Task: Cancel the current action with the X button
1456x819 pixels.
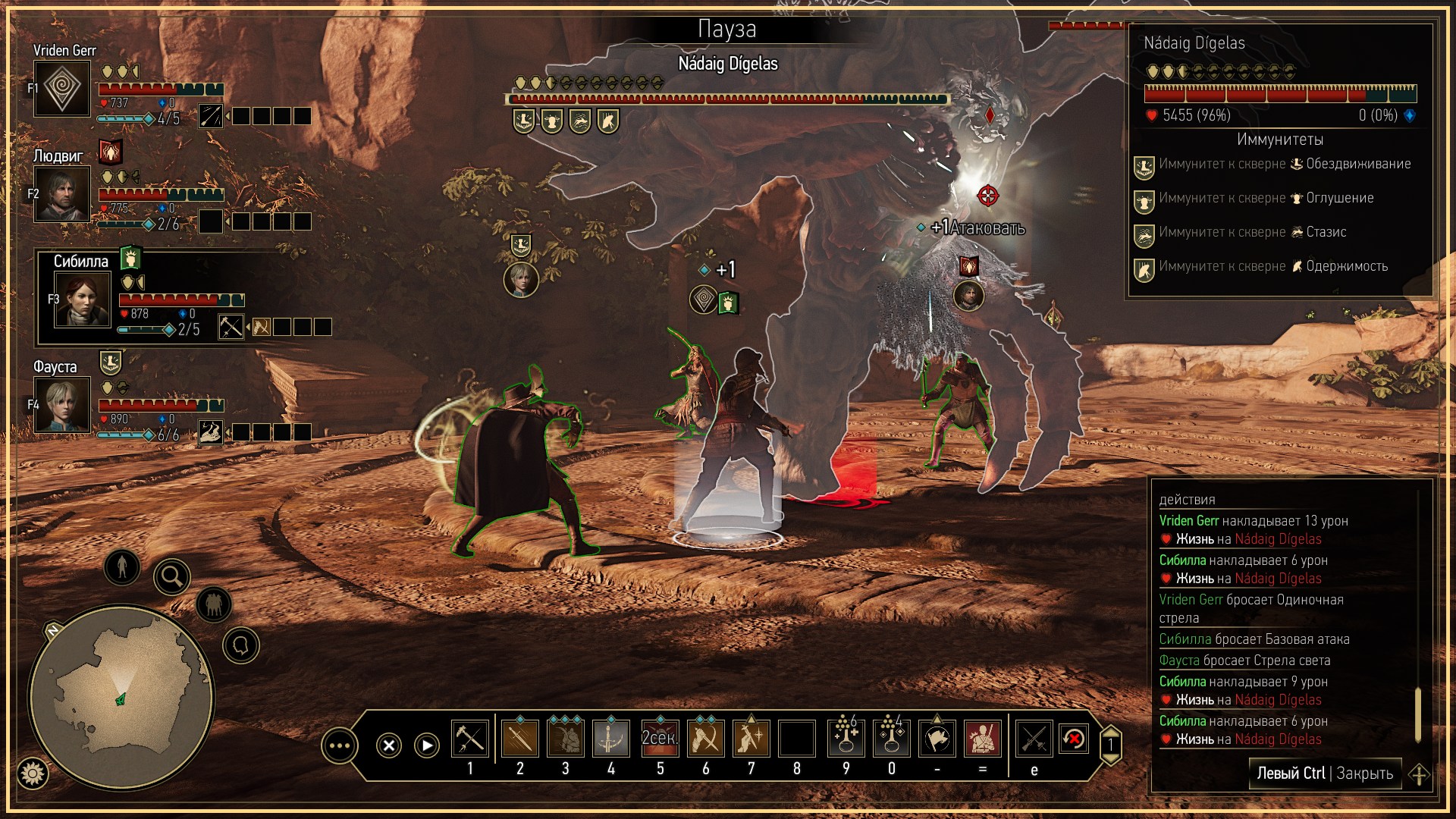Action: tap(389, 745)
